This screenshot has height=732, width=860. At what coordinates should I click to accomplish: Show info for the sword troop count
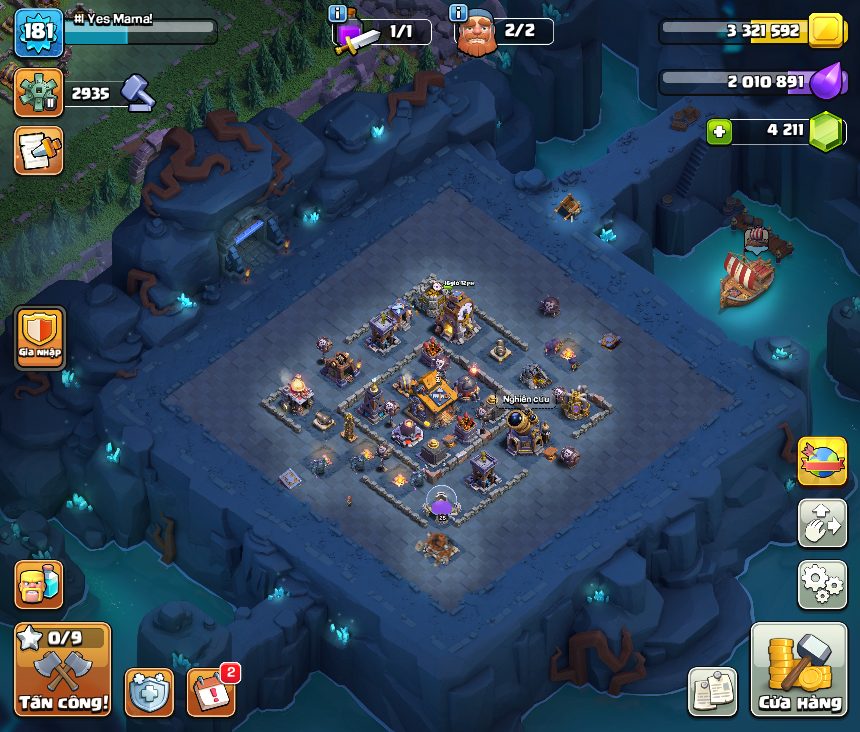click(x=337, y=13)
